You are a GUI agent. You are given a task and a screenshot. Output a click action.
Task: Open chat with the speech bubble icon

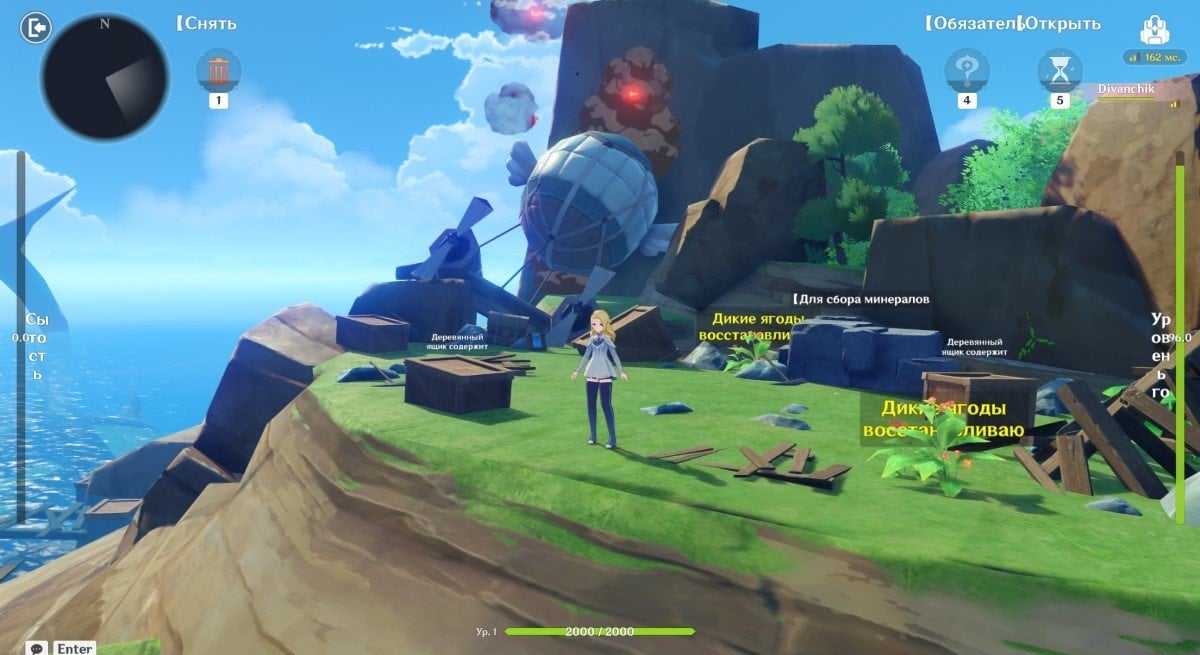(x=38, y=648)
